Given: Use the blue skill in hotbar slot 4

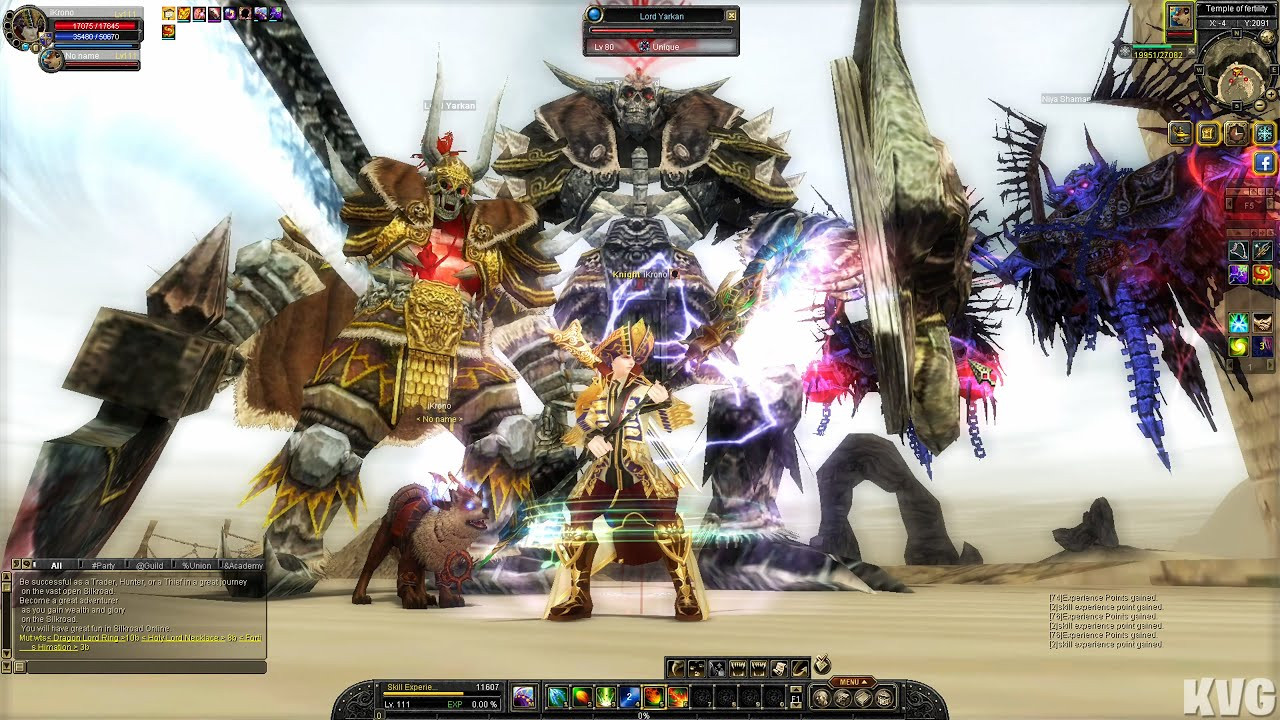Looking at the screenshot, I should [629, 697].
